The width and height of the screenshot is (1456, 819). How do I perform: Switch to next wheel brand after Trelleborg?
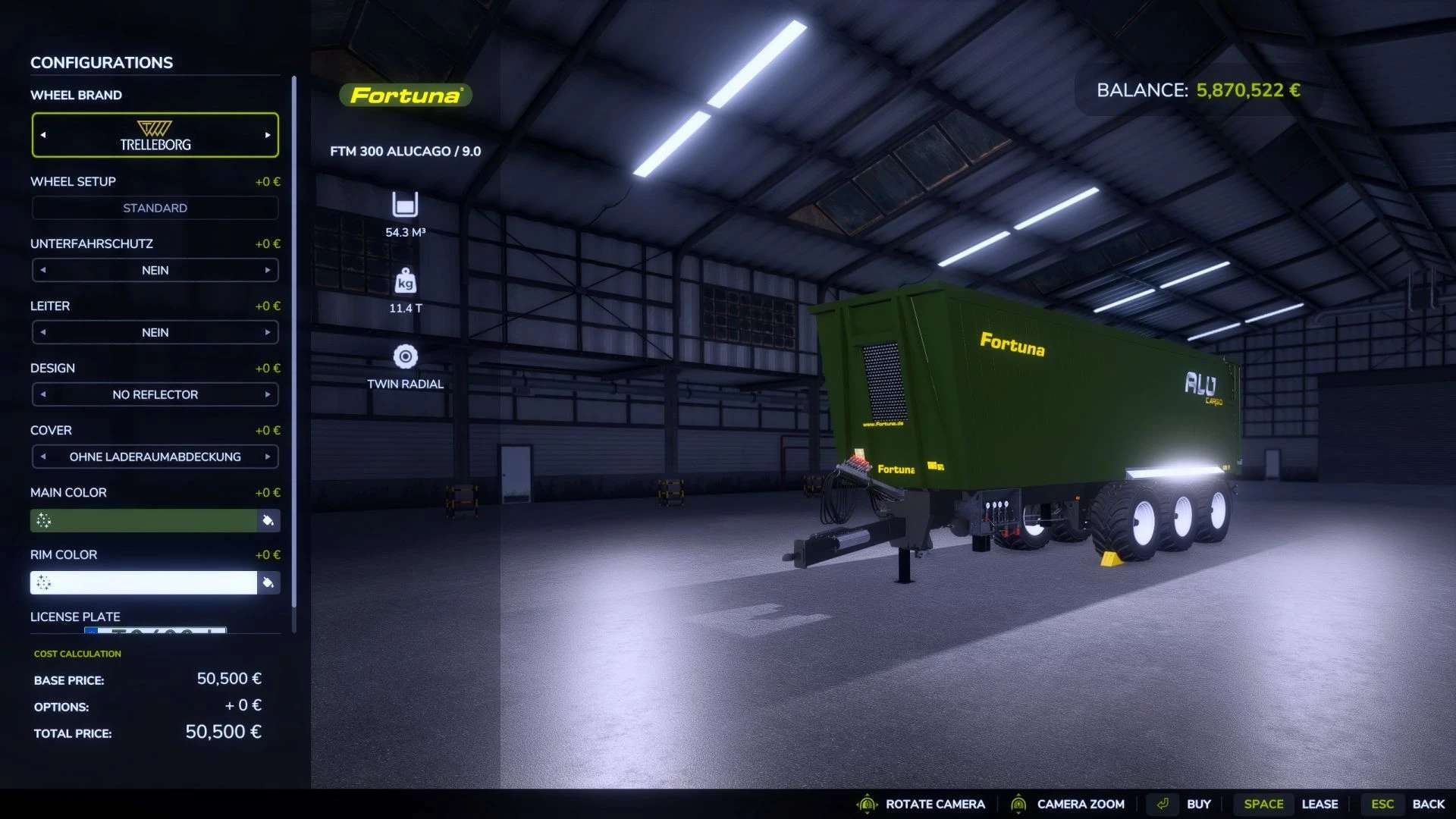pos(268,135)
